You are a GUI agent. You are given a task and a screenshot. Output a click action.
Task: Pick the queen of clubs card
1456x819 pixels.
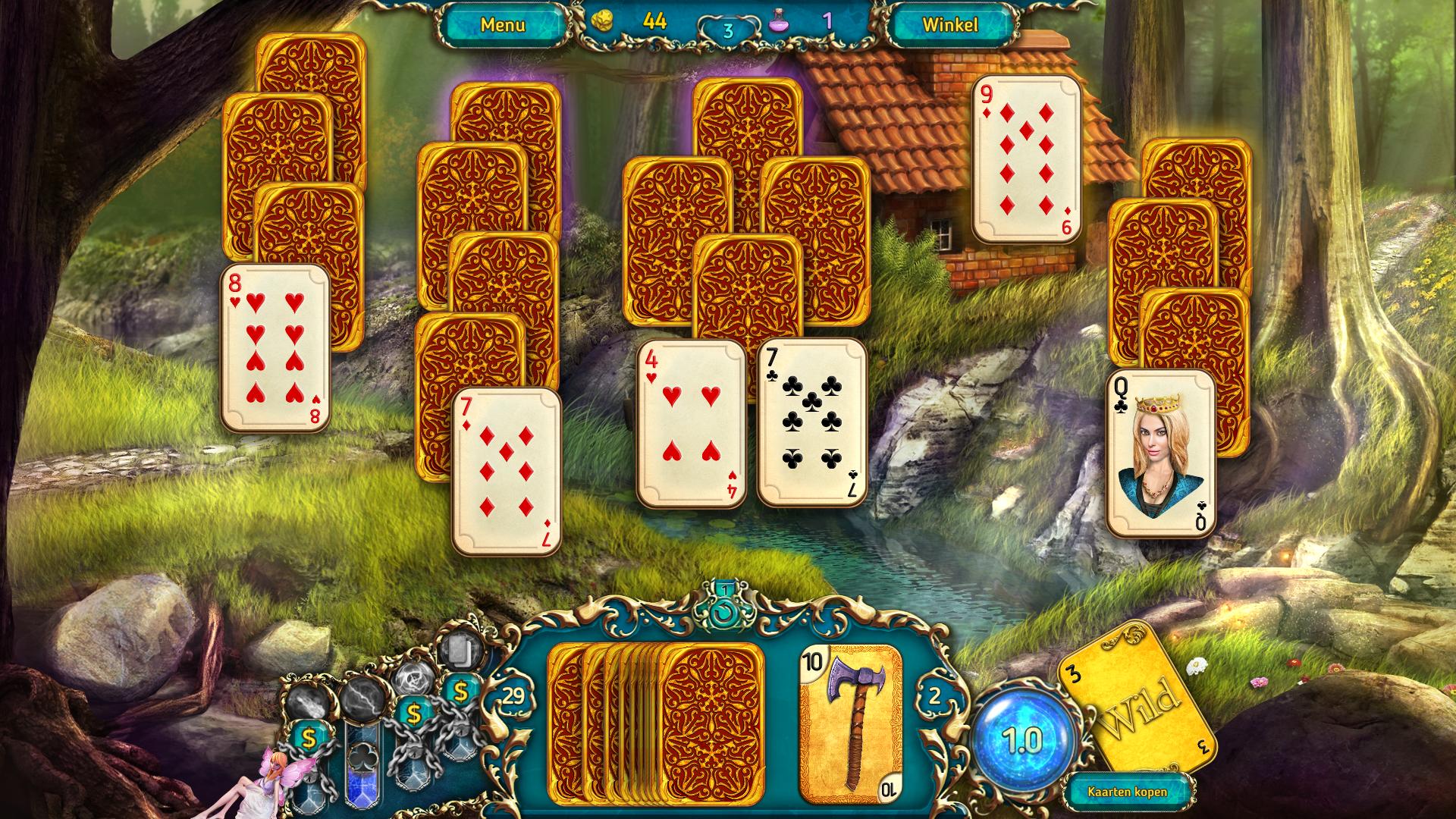[x=1160, y=453]
